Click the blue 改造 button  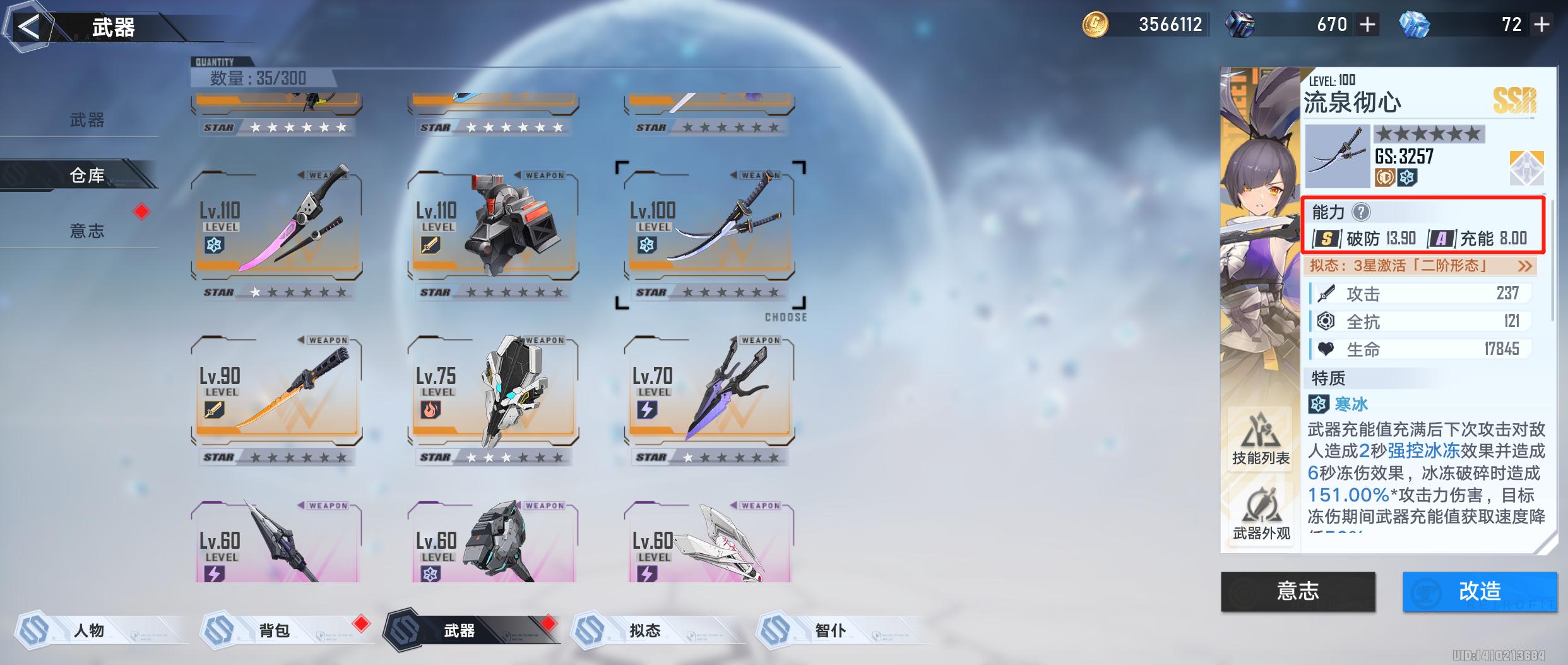1479,591
